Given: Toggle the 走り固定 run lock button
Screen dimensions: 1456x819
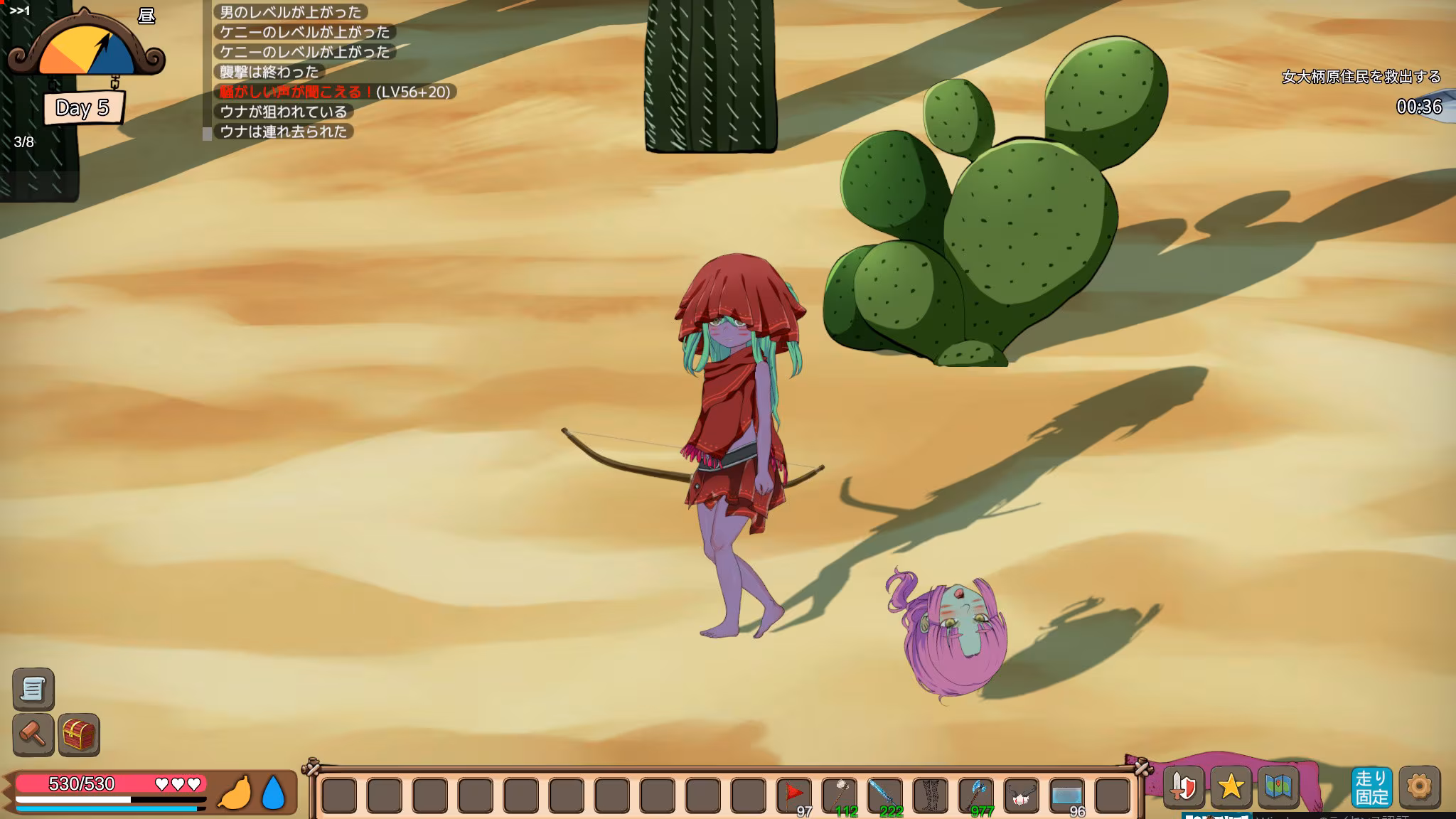Looking at the screenshot, I should coord(1371,787).
